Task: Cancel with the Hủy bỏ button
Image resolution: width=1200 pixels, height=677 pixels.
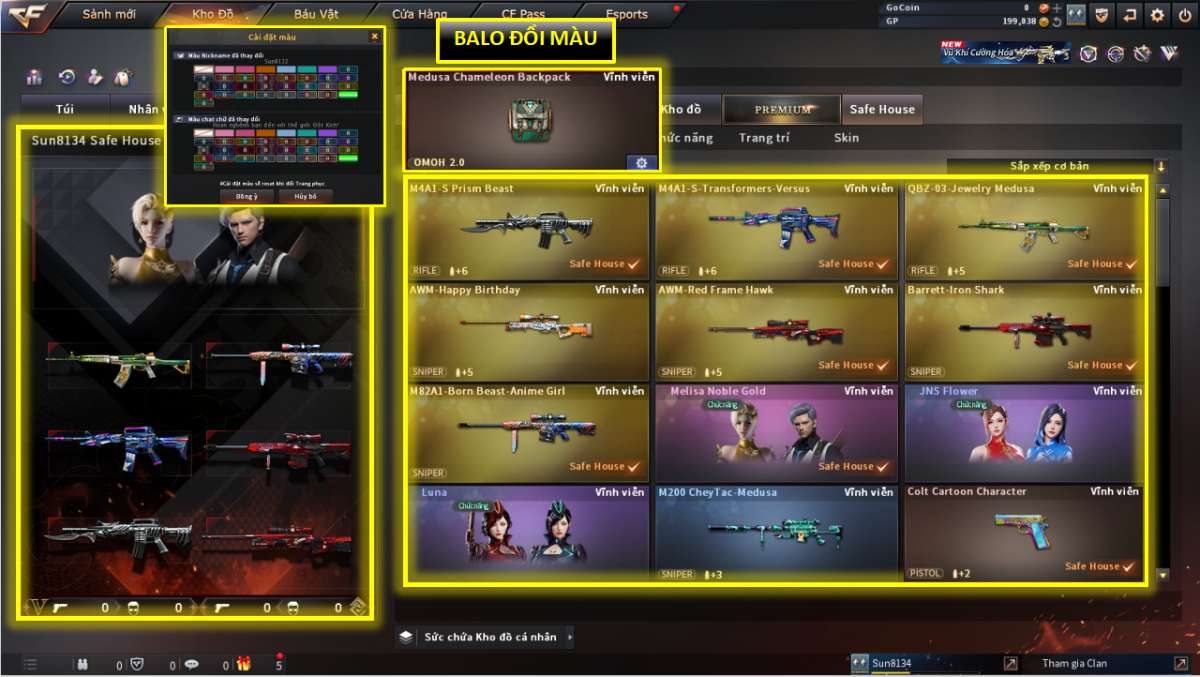Action: pyautogui.click(x=305, y=196)
